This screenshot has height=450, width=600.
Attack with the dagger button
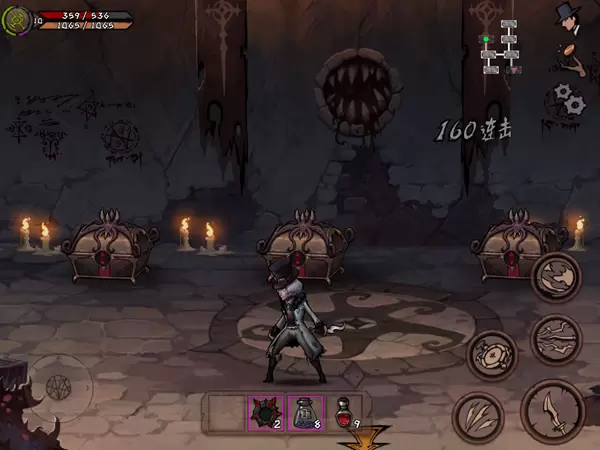[x=553, y=410]
